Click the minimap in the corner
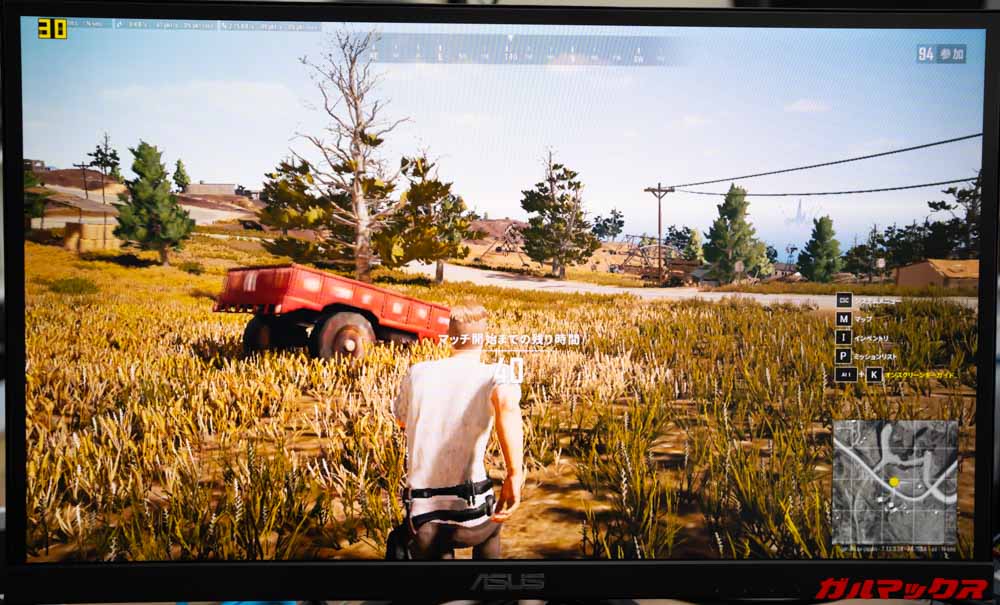The image size is (1000, 605). pos(894,482)
